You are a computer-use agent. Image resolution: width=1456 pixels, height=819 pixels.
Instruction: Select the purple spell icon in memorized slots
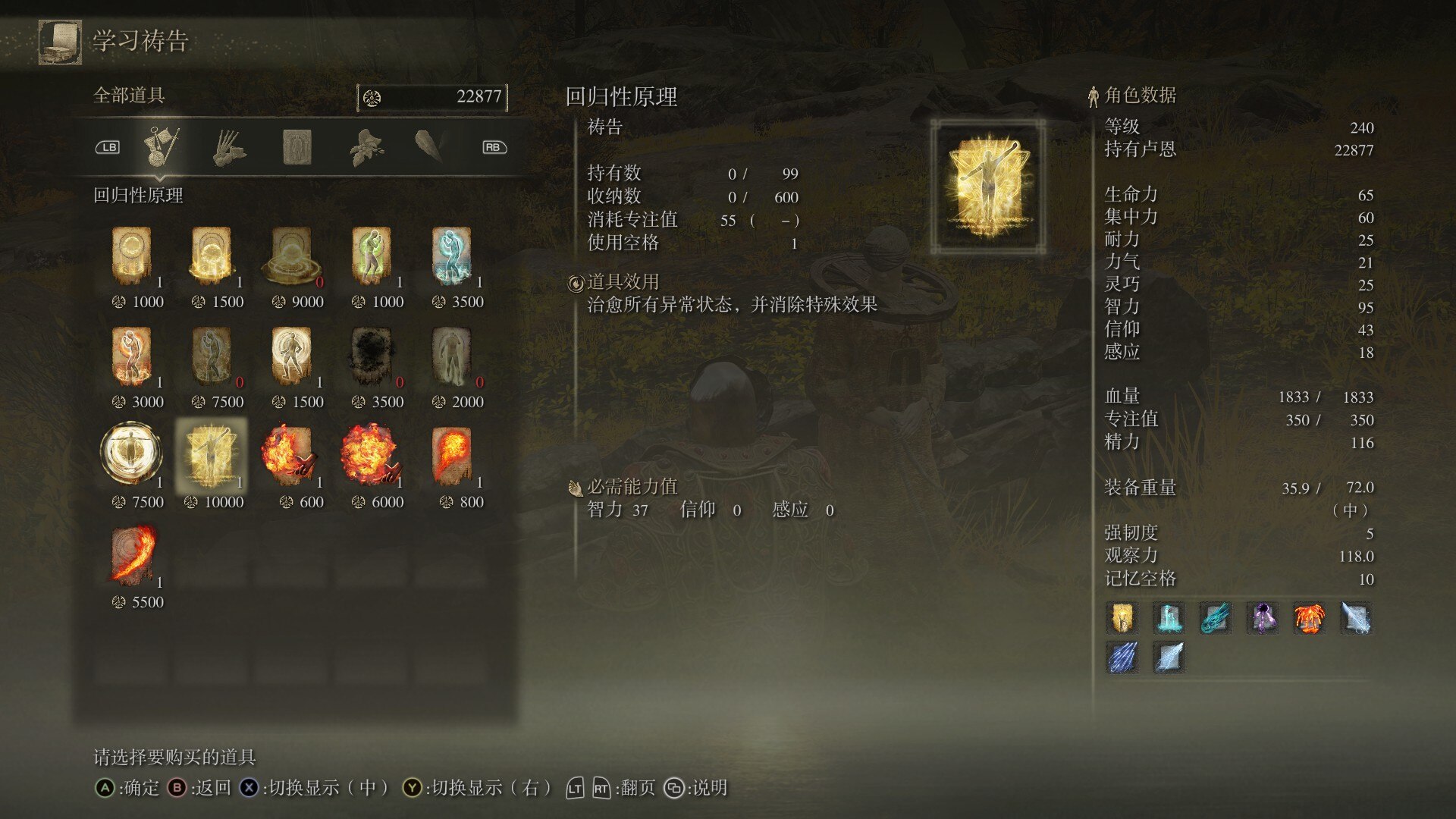(x=1263, y=620)
